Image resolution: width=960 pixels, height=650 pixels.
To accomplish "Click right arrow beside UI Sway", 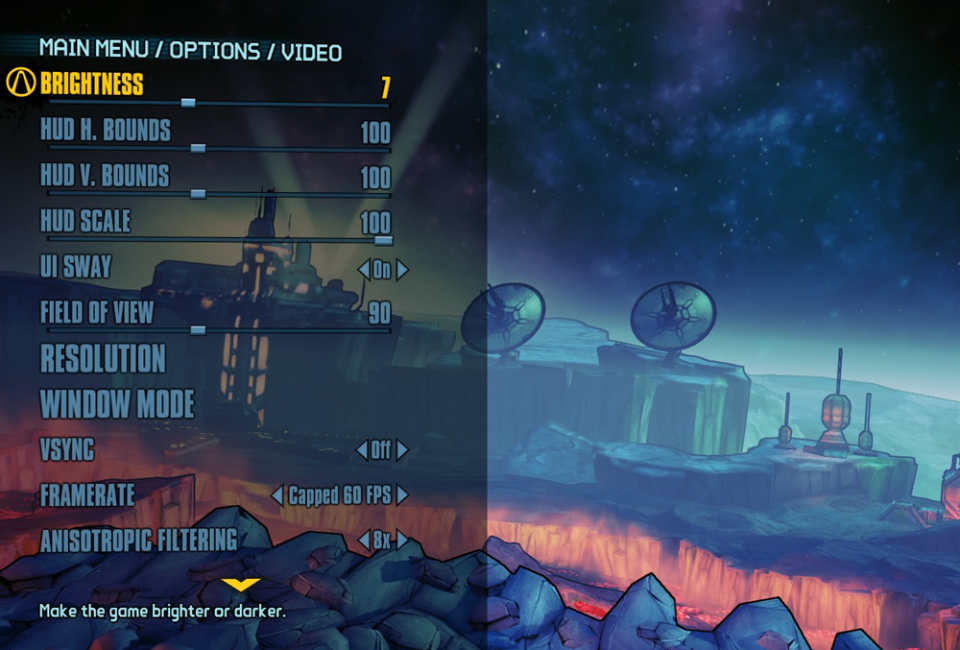I will tap(402, 269).
